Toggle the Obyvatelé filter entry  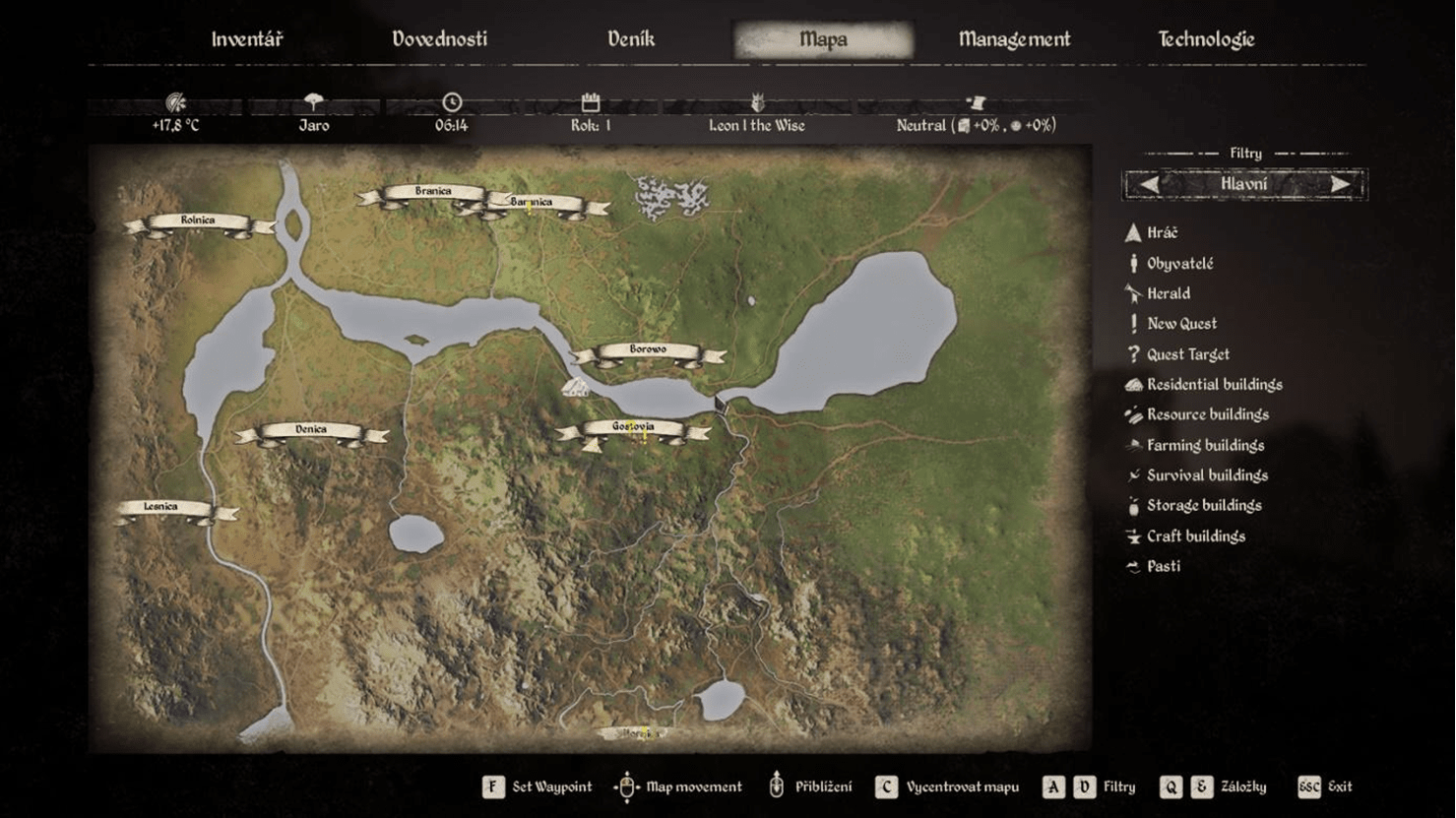(1179, 264)
